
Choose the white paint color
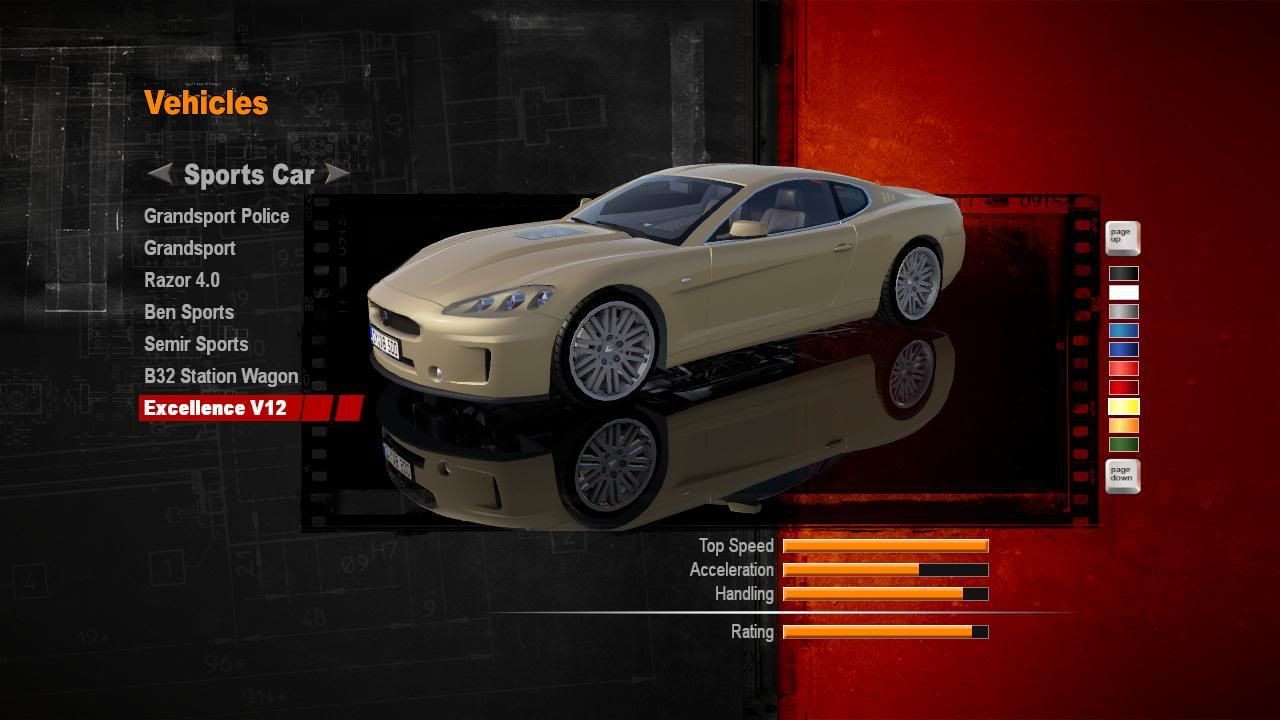(1123, 293)
